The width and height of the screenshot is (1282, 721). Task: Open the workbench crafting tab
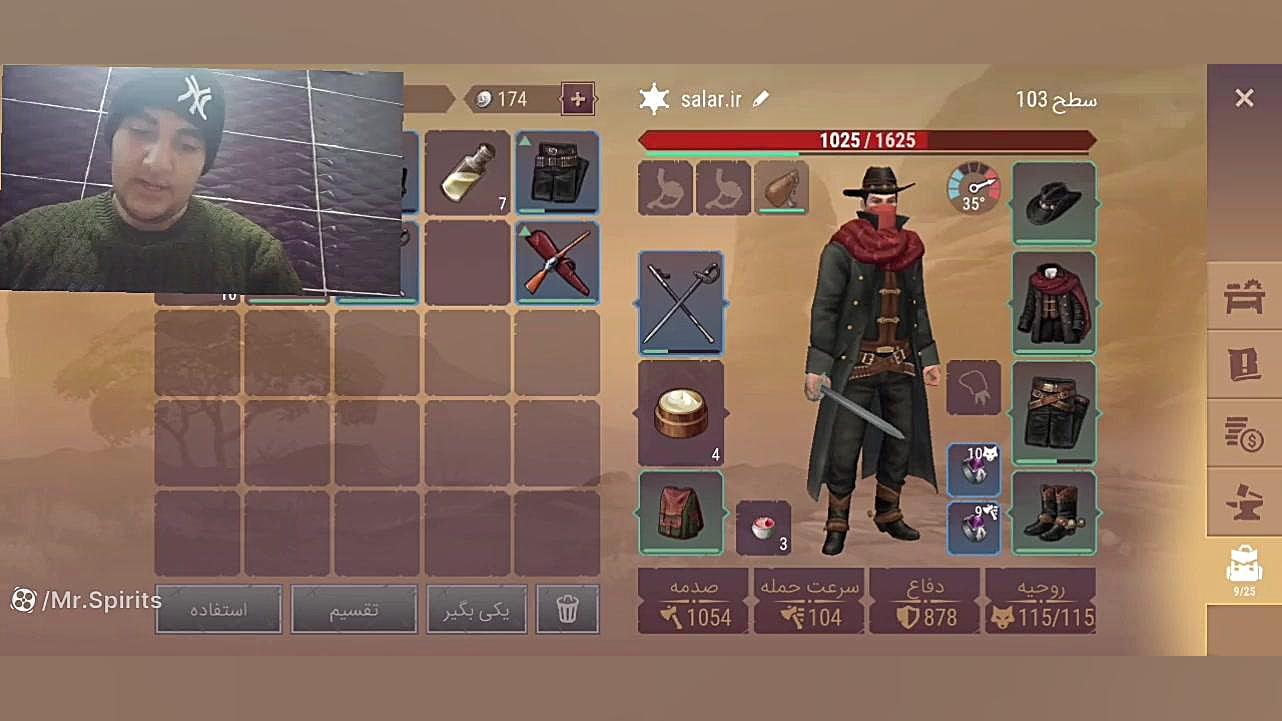coord(1244,296)
